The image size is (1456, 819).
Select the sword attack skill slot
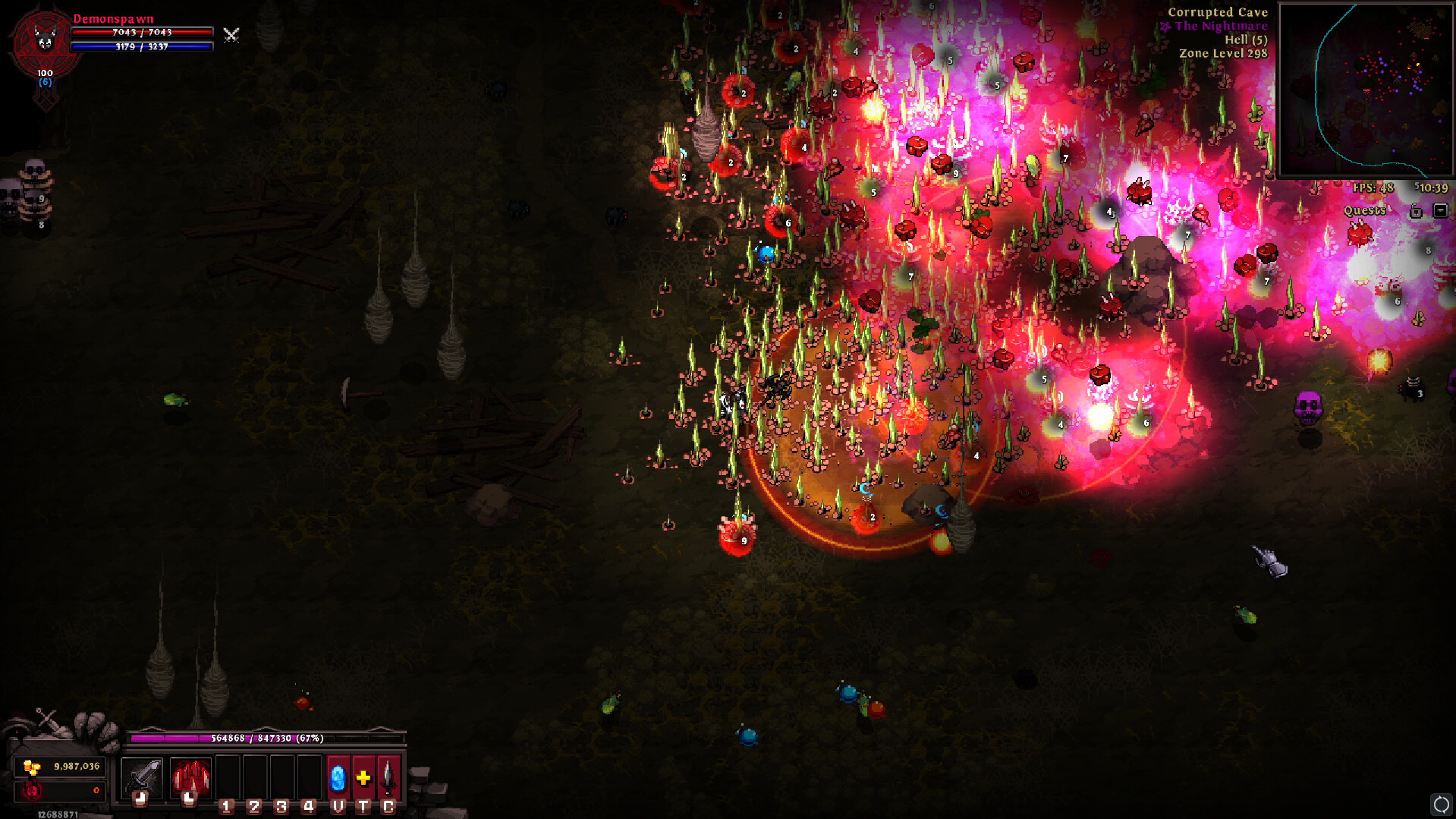[142, 777]
